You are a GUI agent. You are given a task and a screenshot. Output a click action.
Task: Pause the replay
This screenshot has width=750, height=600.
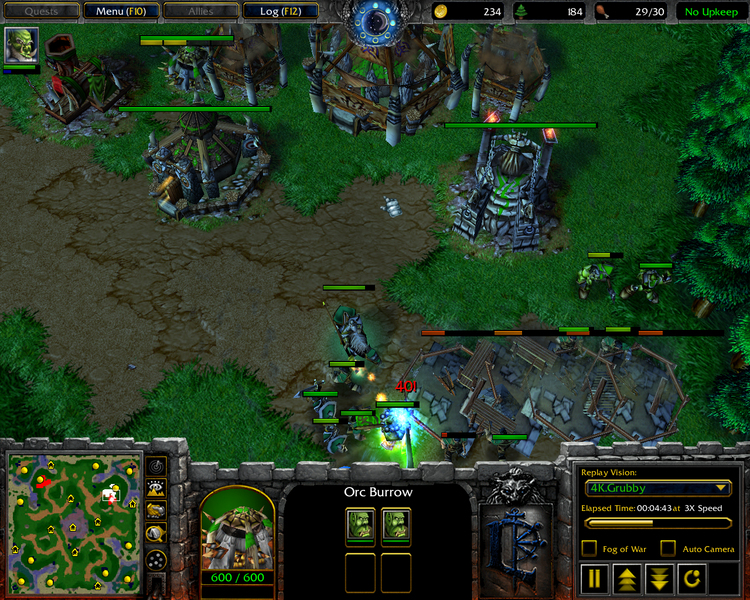[x=595, y=578]
